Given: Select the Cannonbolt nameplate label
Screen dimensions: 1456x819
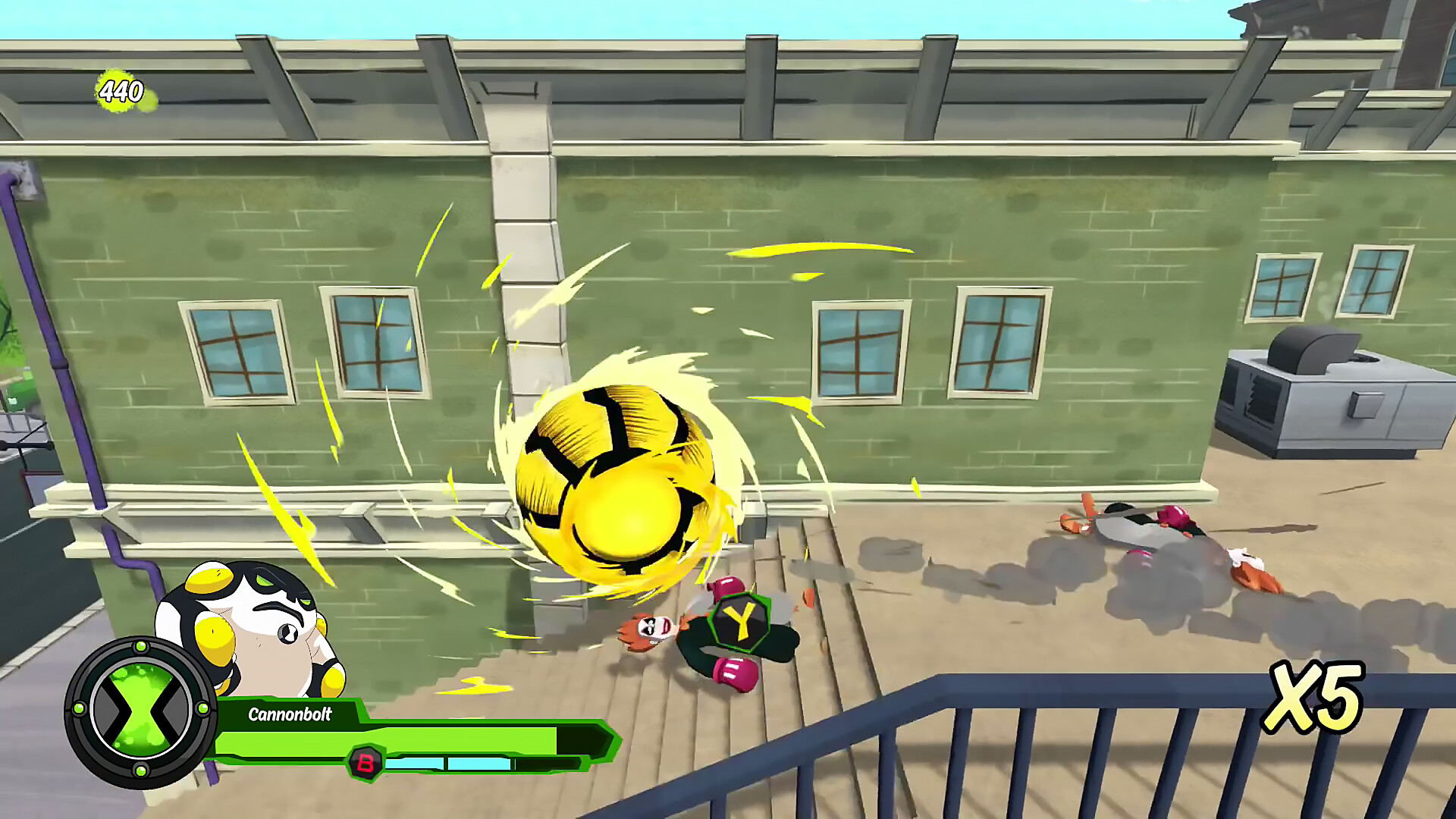Looking at the screenshot, I should [x=292, y=714].
